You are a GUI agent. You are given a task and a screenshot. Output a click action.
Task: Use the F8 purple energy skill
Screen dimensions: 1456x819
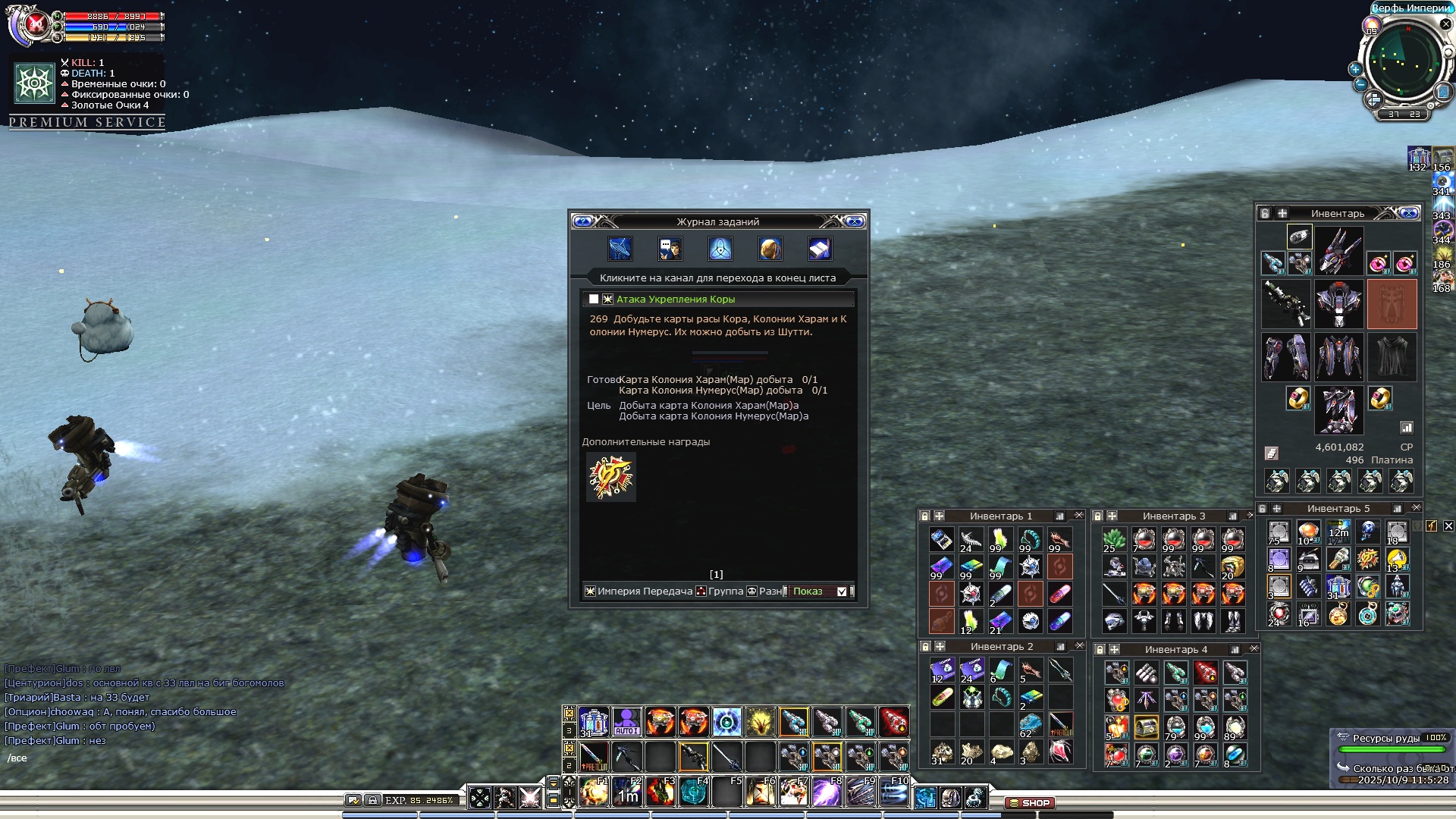pyautogui.click(x=827, y=792)
